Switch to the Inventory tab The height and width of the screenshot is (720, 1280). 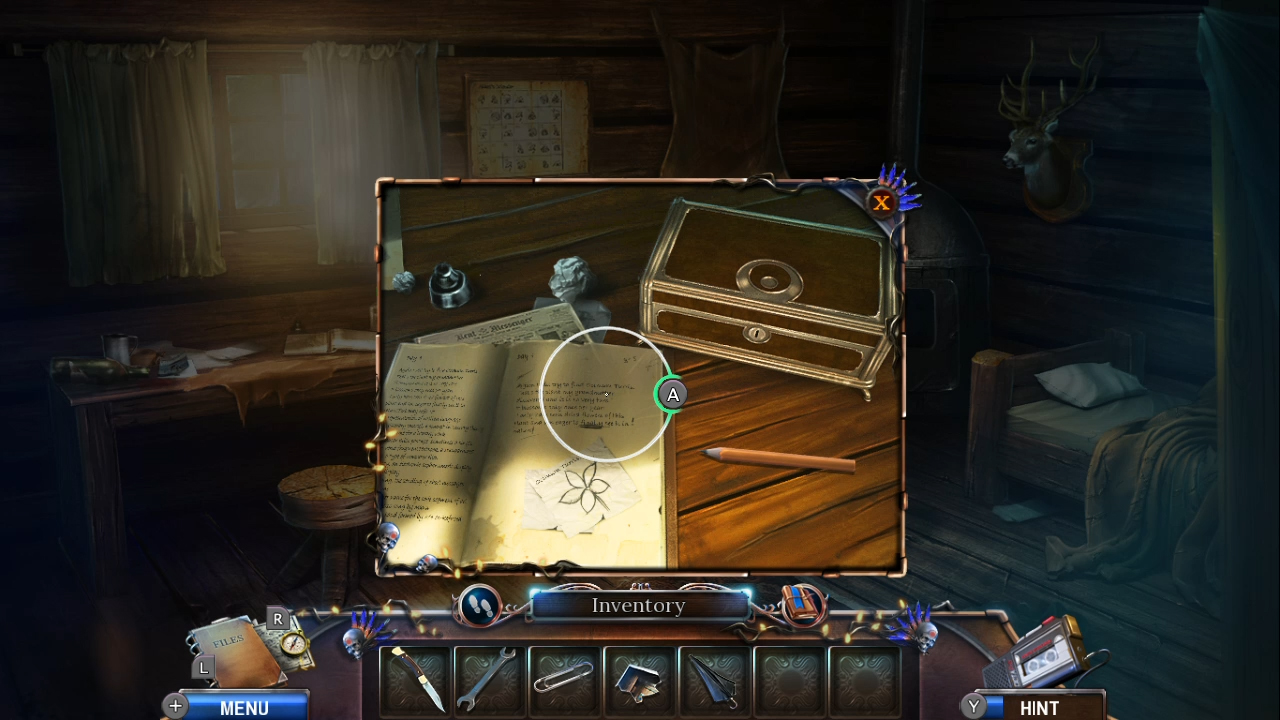coord(639,605)
